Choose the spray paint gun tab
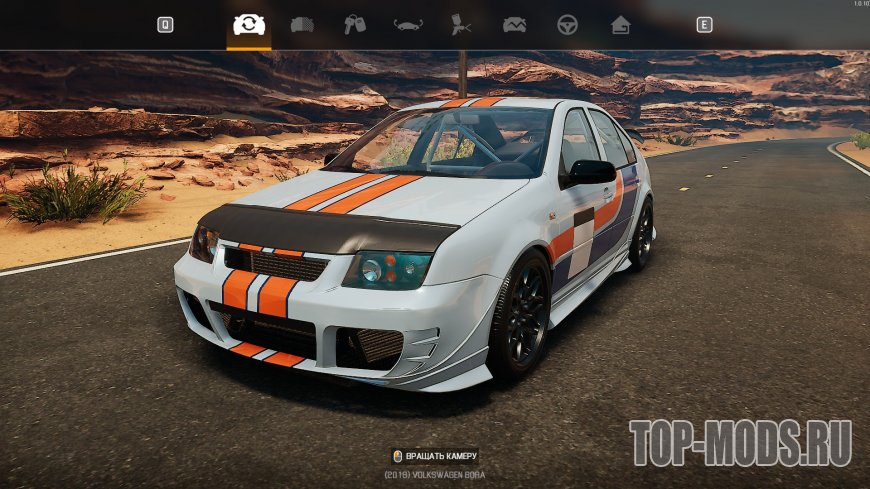 [461, 25]
